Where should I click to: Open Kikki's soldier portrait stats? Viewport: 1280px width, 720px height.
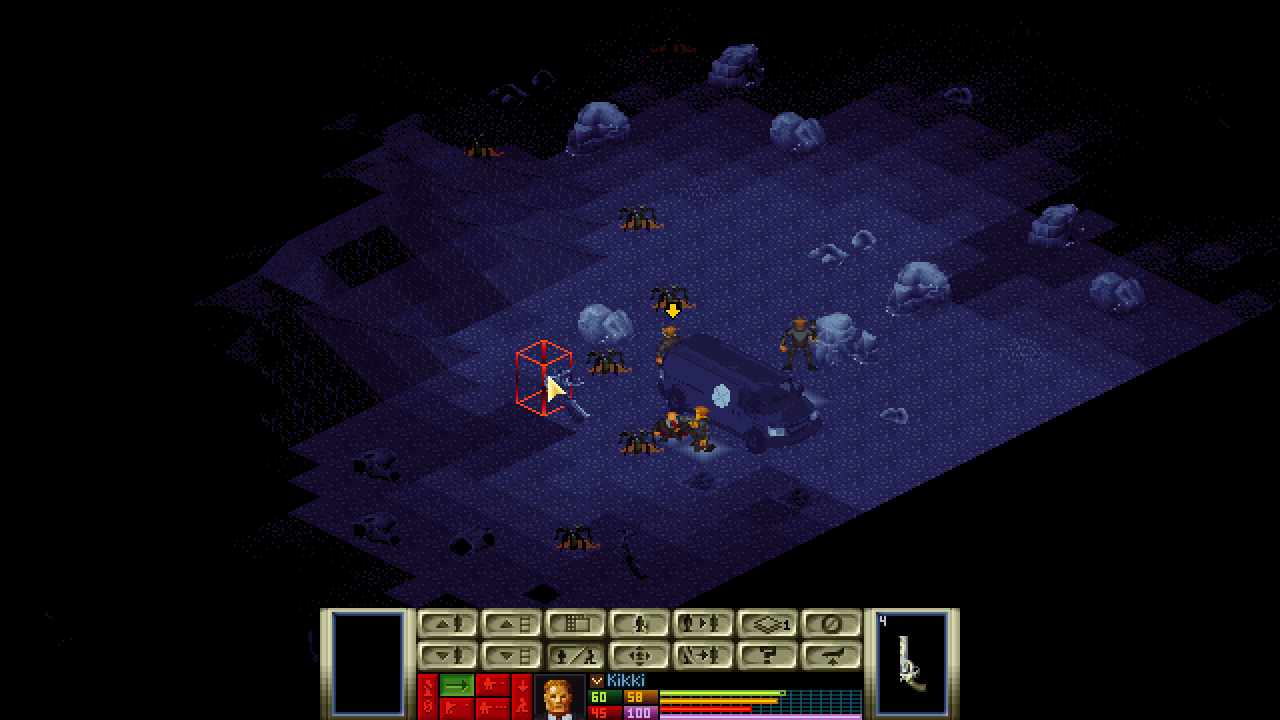click(x=559, y=698)
